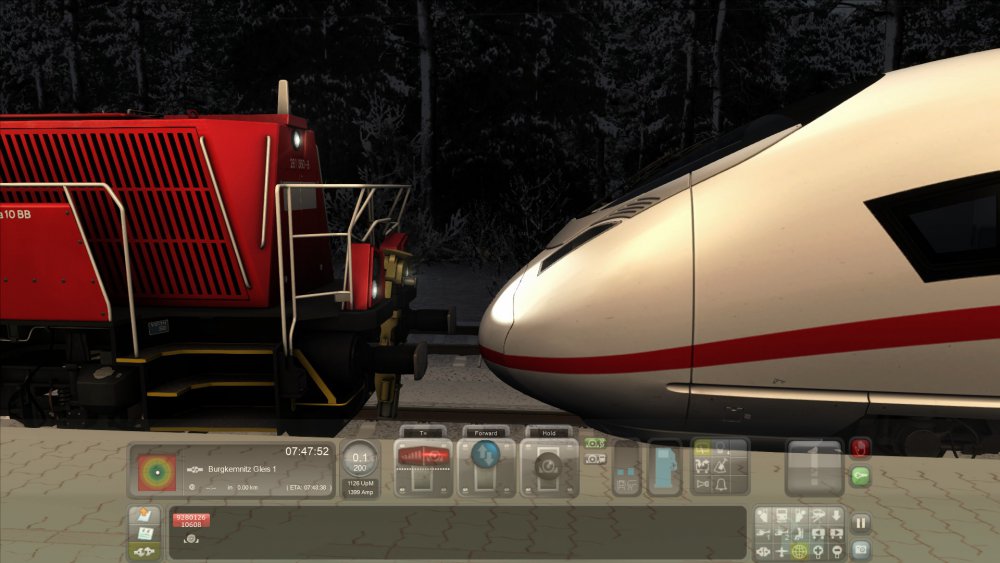Toggle the Forward reverser control

tap(486, 458)
